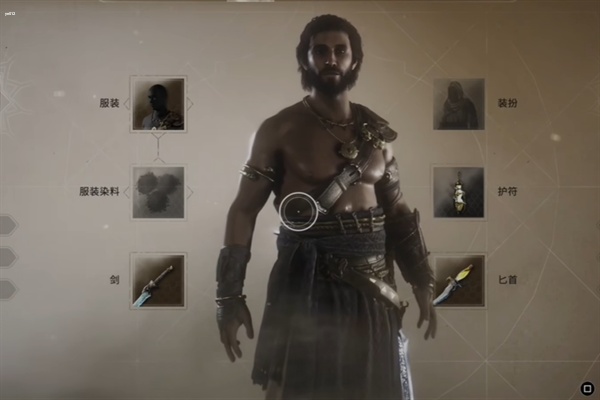
Task: Select the 护符 talisman slot
Action: coord(458,191)
